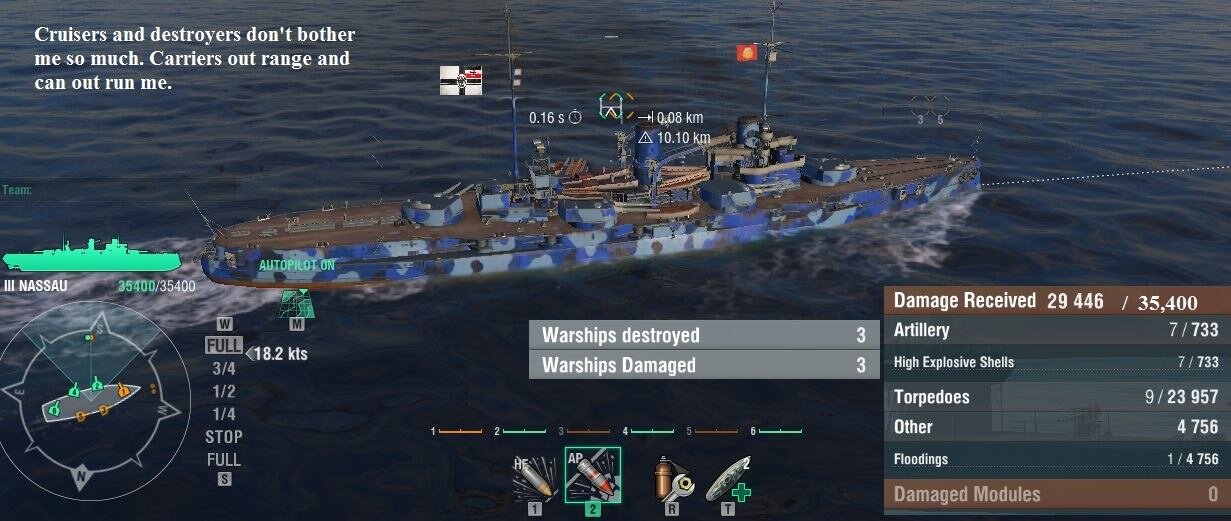Select the HE shell ammunition
The height and width of the screenshot is (521, 1231).
click(x=533, y=480)
